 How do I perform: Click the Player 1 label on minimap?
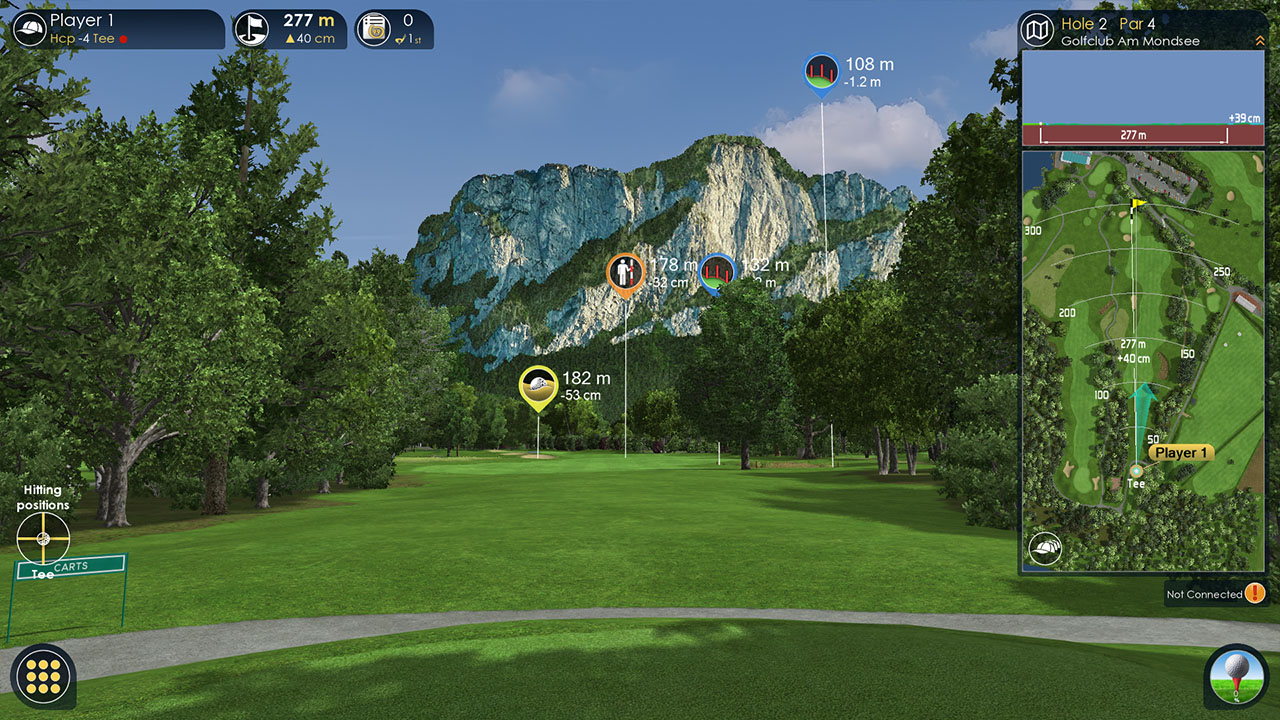(1181, 453)
